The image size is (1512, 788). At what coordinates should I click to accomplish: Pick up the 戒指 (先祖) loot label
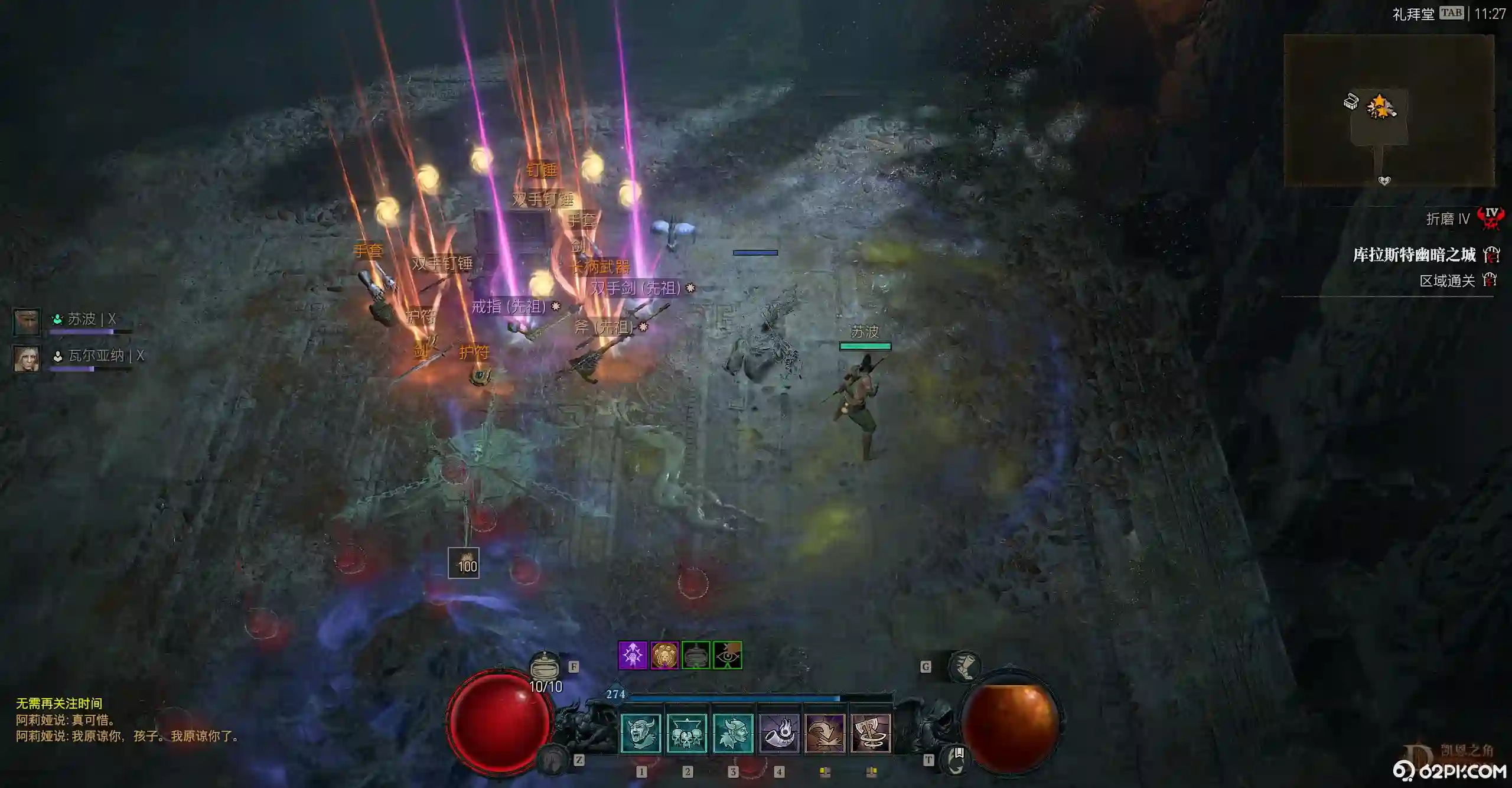(509, 307)
